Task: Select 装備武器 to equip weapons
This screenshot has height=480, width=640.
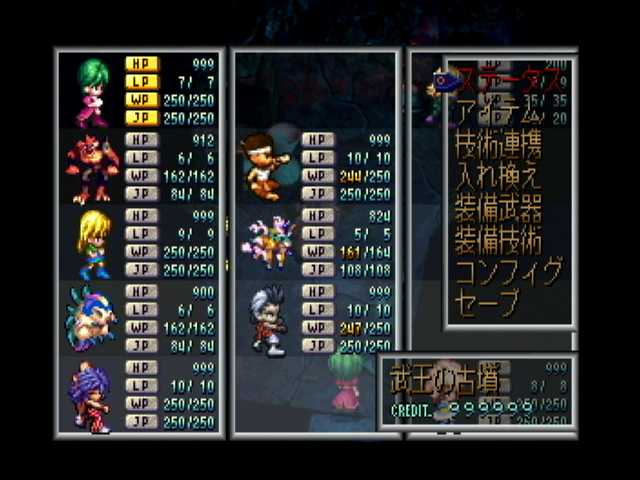Action: 498,209
